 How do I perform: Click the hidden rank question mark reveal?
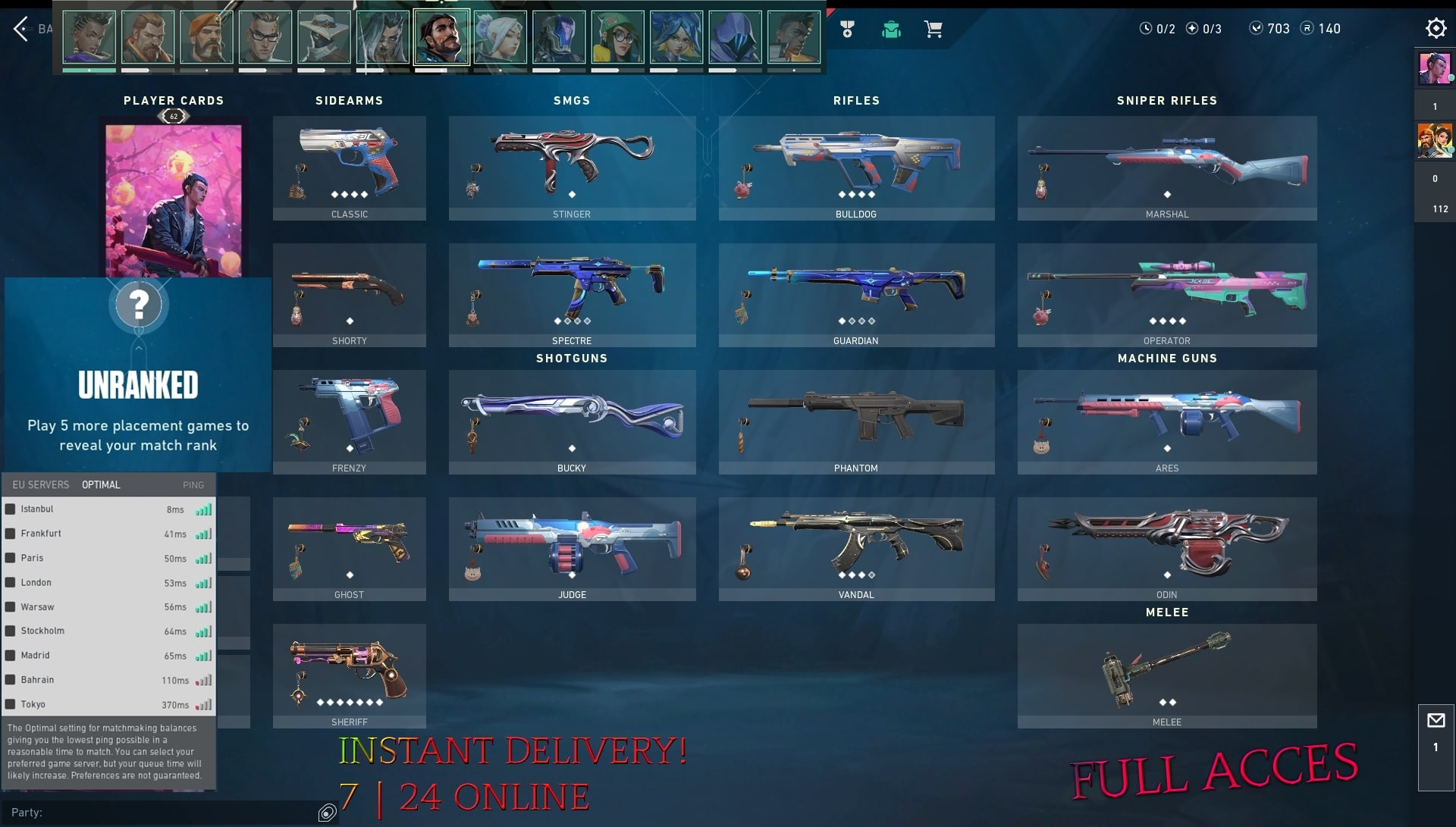coord(138,305)
